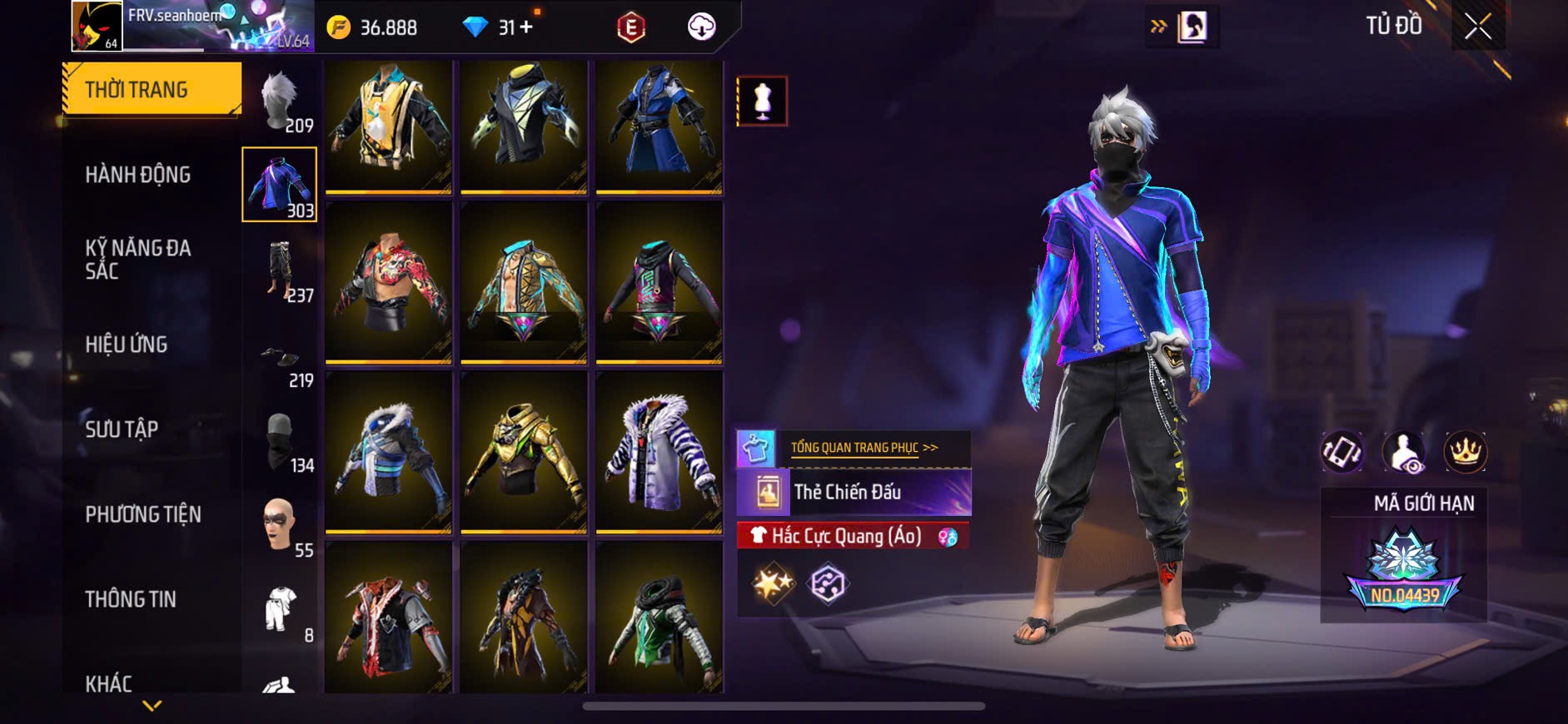
Task: Click the crown icon near the character
Action: point(1465,453)
